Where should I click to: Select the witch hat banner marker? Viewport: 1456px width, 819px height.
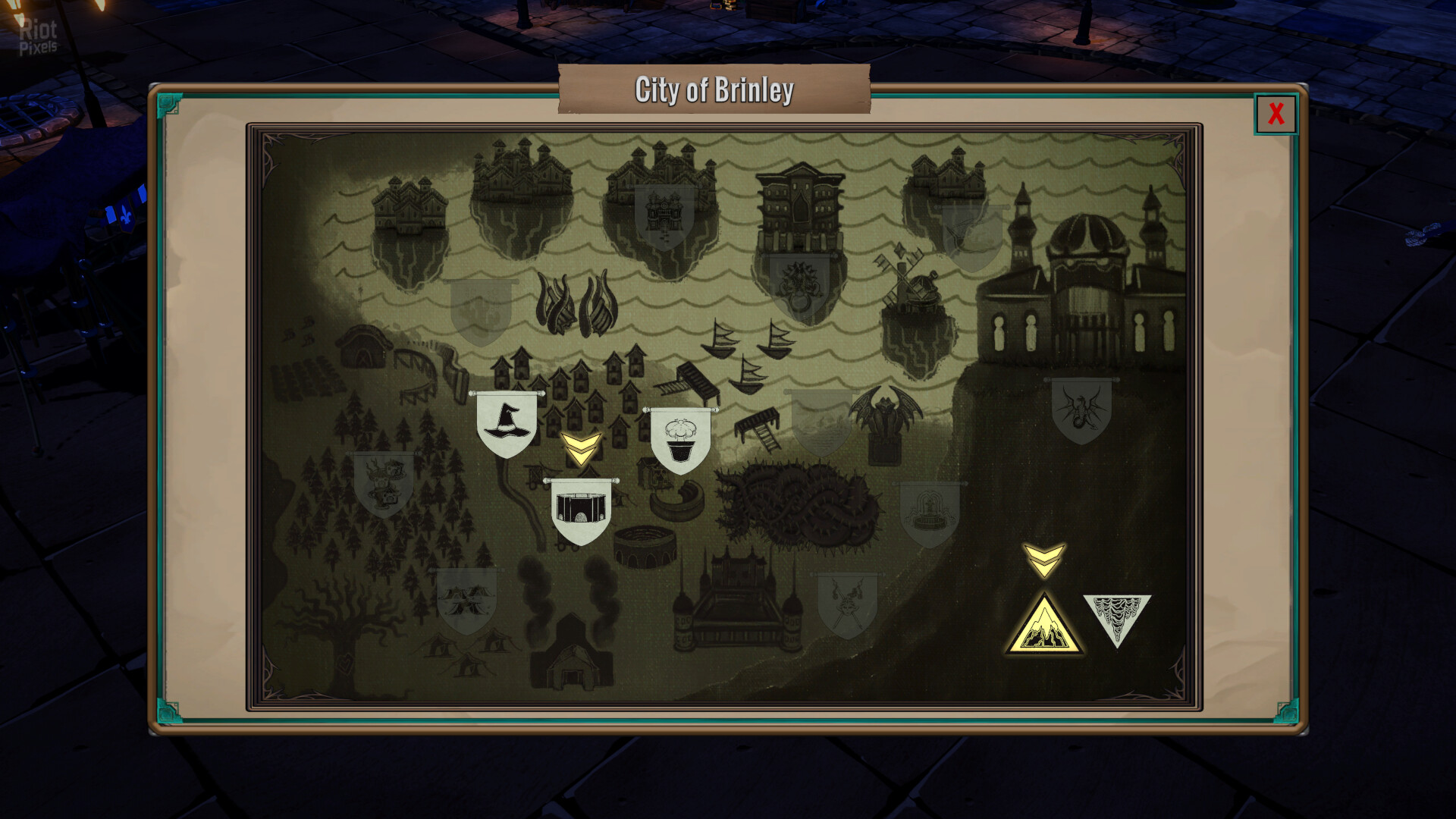[506, 423]
